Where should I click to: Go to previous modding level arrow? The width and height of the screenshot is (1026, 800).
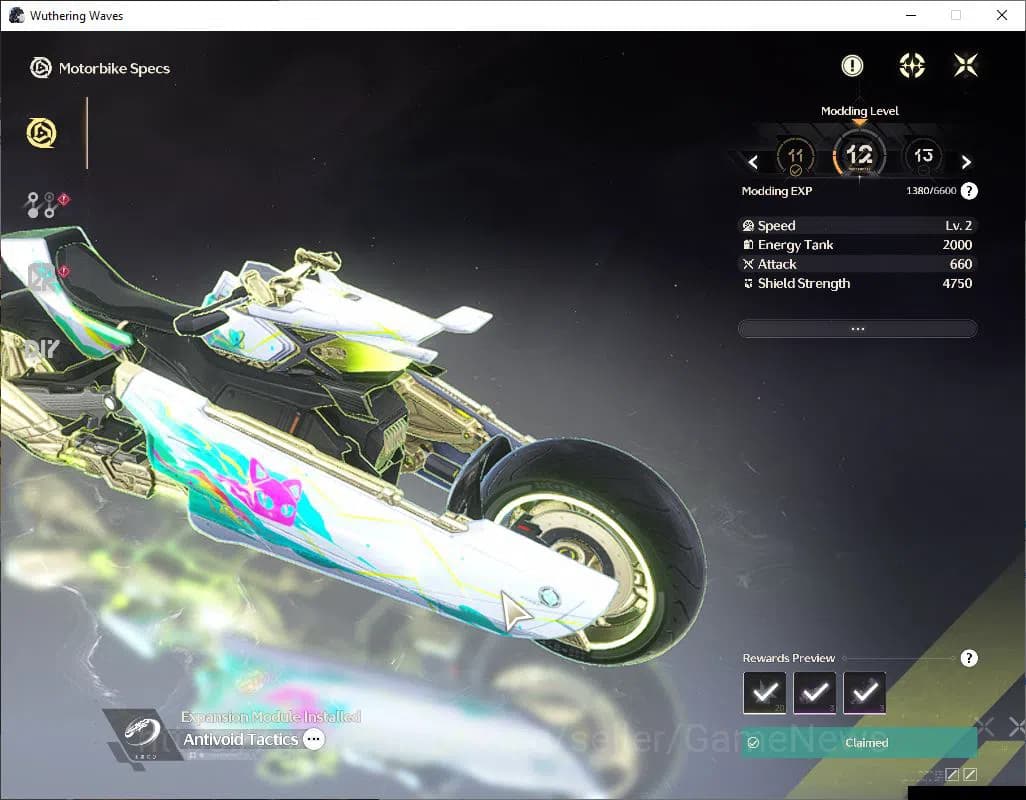point(754,162)
